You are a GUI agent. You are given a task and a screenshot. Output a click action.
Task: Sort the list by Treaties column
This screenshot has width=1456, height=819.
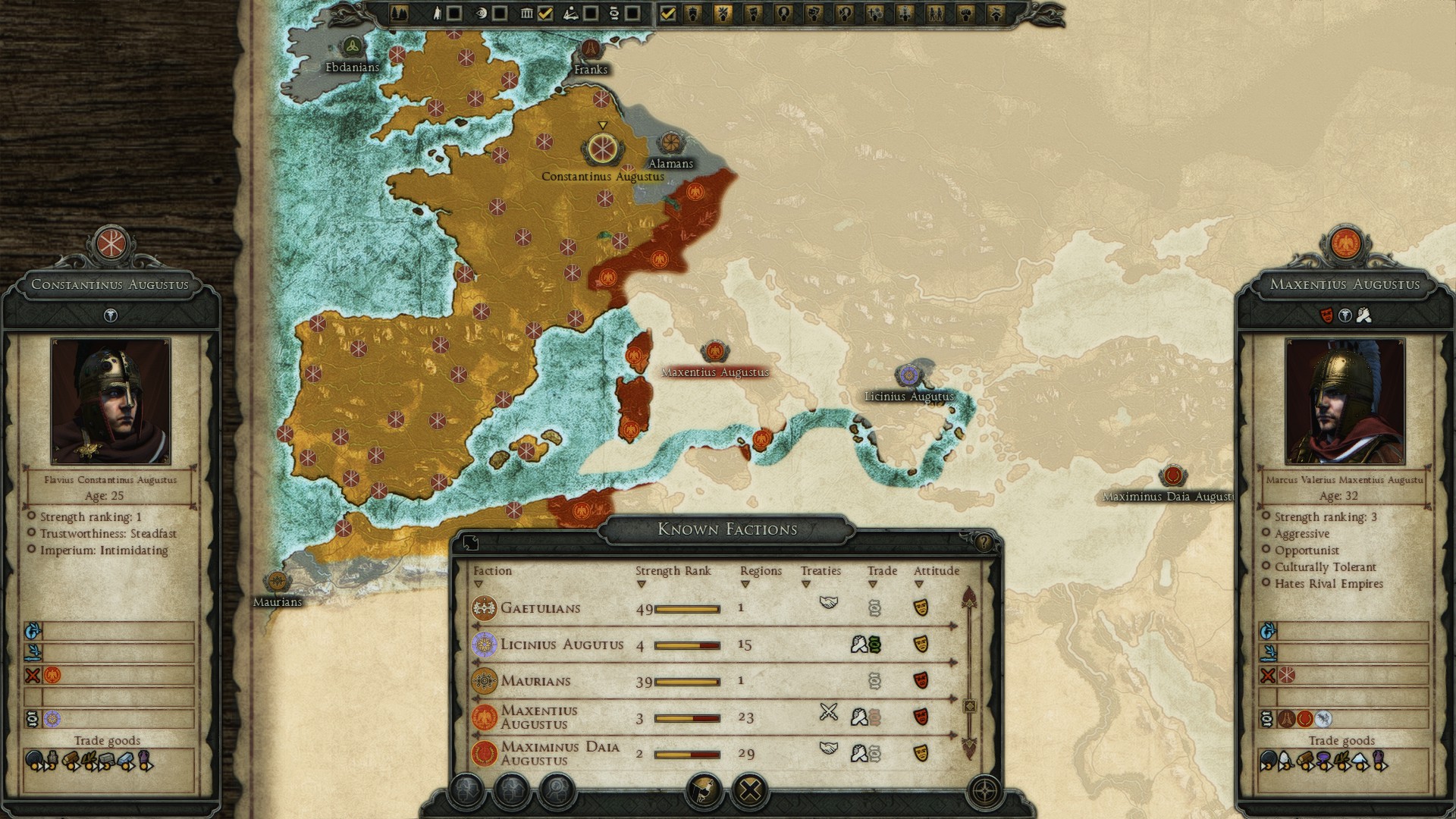(821, 571)
